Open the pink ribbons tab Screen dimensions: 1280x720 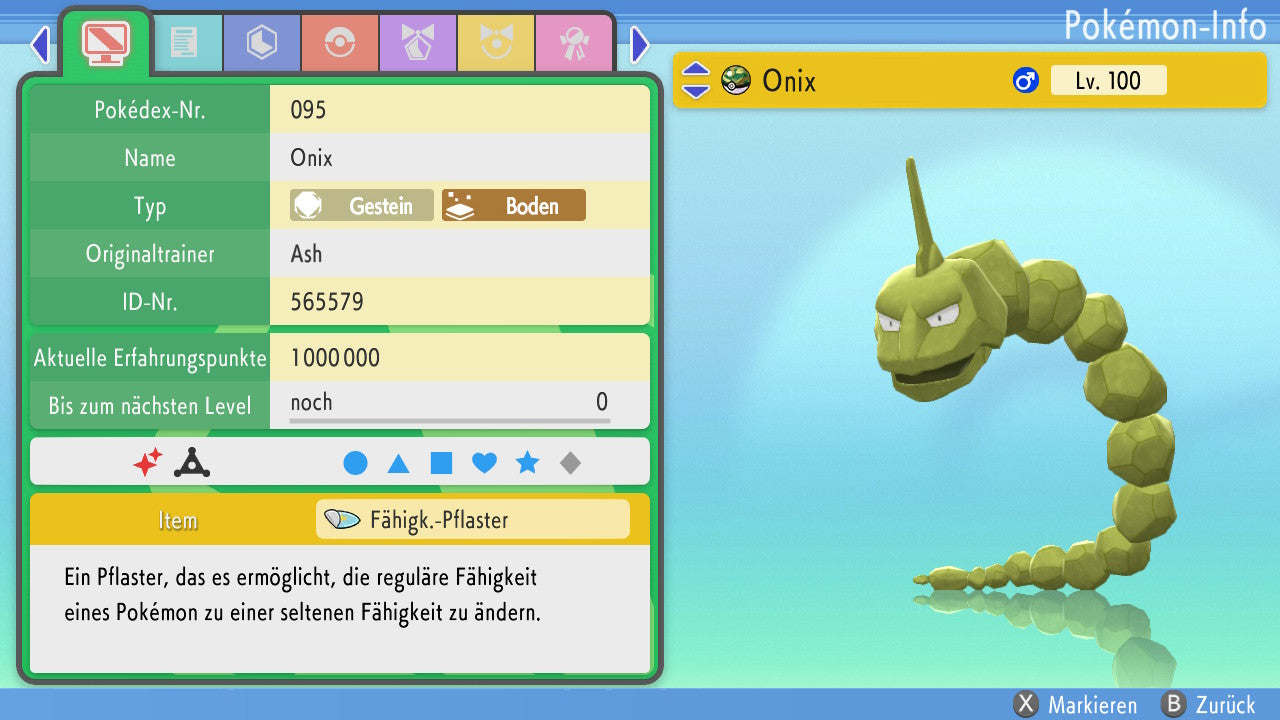pyautogui.click(x=573, y=43)
